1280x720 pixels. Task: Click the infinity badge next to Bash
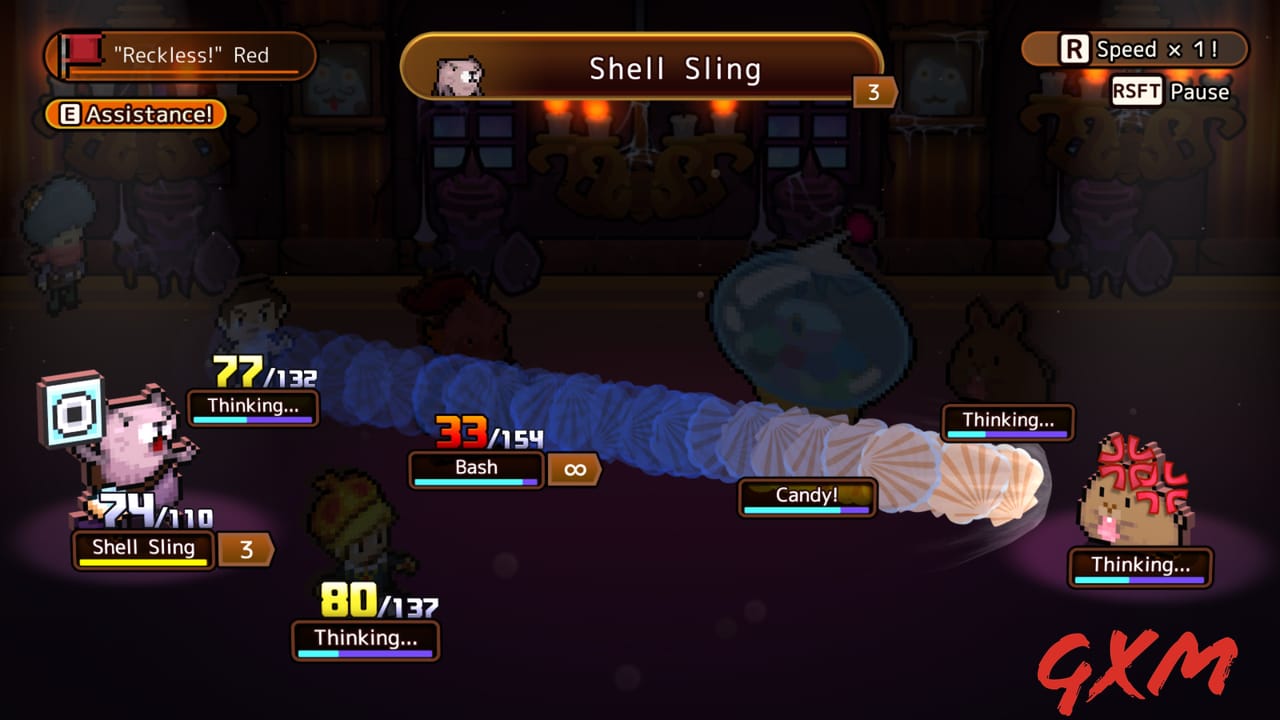pyautogui.click(x=574, y=467)
